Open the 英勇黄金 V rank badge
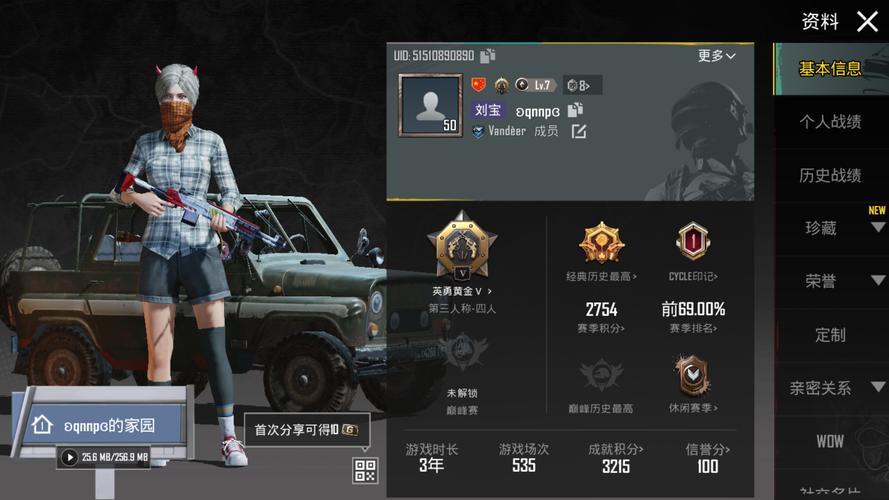Viewport: 889px width, 500px height. [x=461, y=245]
